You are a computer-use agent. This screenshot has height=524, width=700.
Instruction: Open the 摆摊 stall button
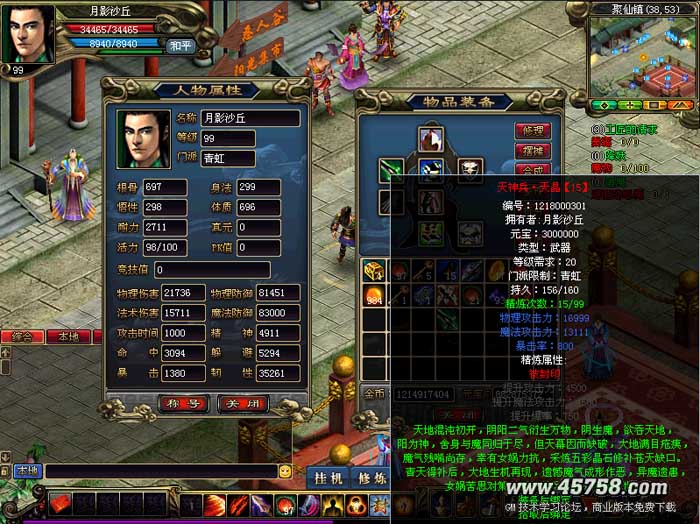(531, 151)
